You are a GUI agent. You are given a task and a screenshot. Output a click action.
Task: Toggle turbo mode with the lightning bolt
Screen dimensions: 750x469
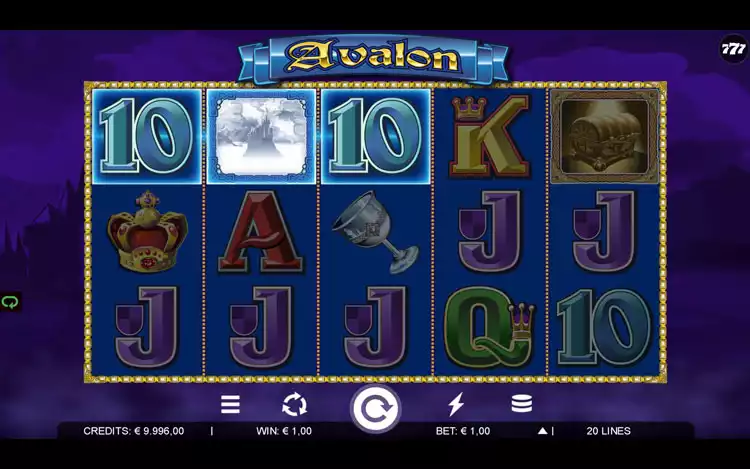(x=456, y=405)
